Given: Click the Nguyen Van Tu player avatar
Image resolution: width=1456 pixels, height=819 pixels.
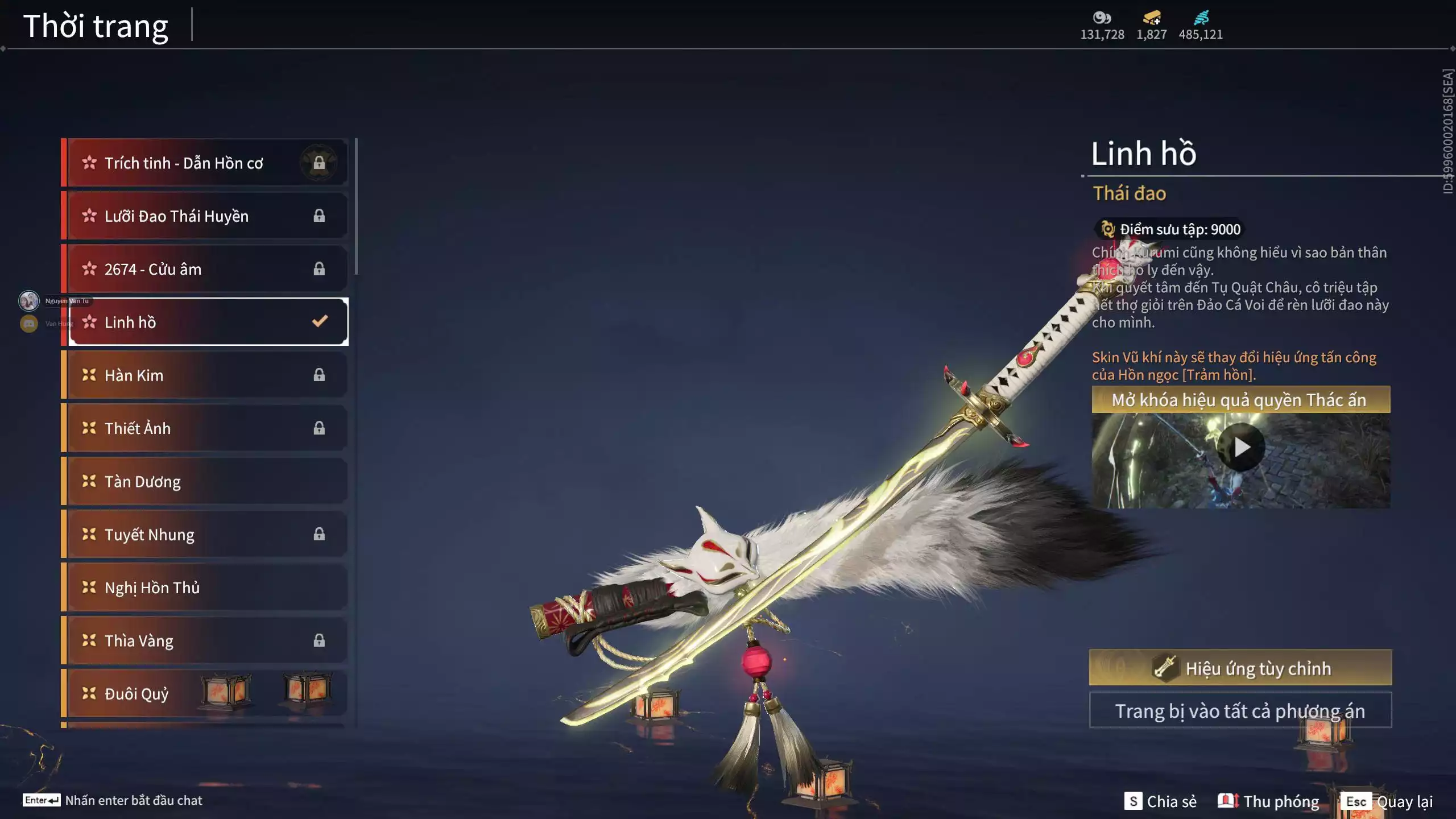Looking at the screenshot, I should click(29, 300).
